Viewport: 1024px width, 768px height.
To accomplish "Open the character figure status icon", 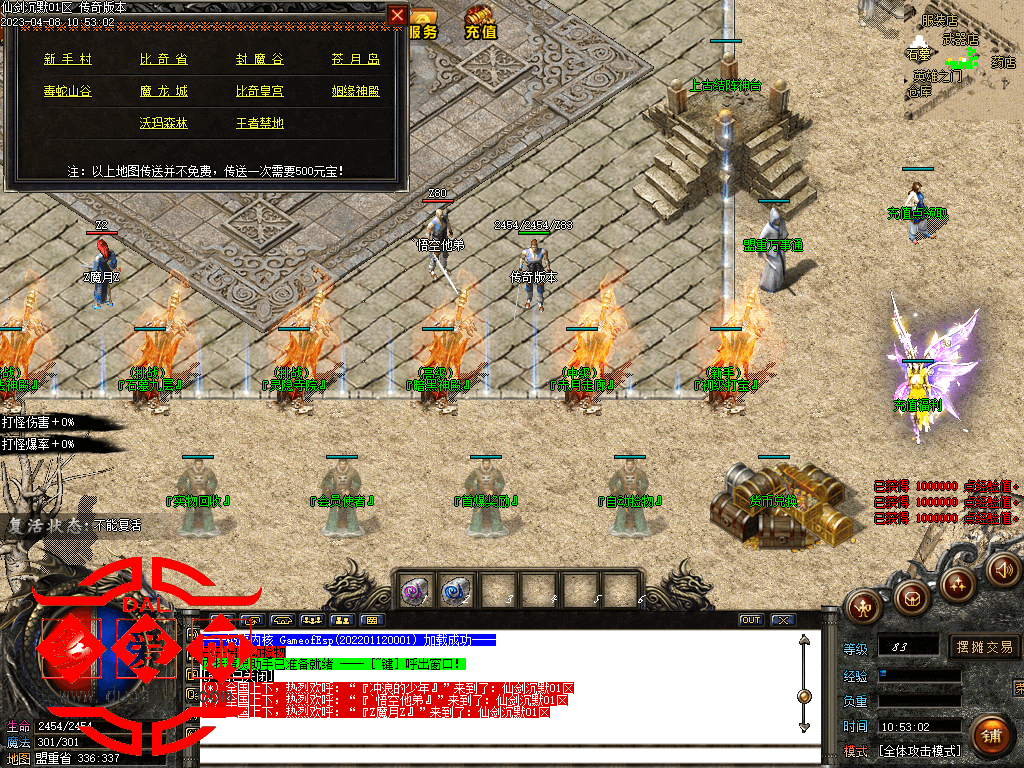I will tap(863, 605).
